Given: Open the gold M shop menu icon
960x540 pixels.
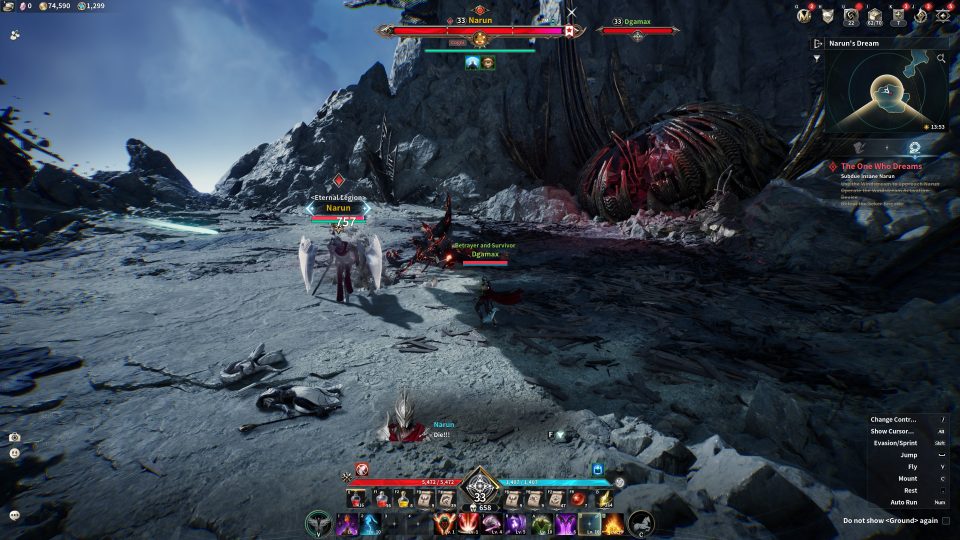Looking at the screenshot, I should 805,15.
